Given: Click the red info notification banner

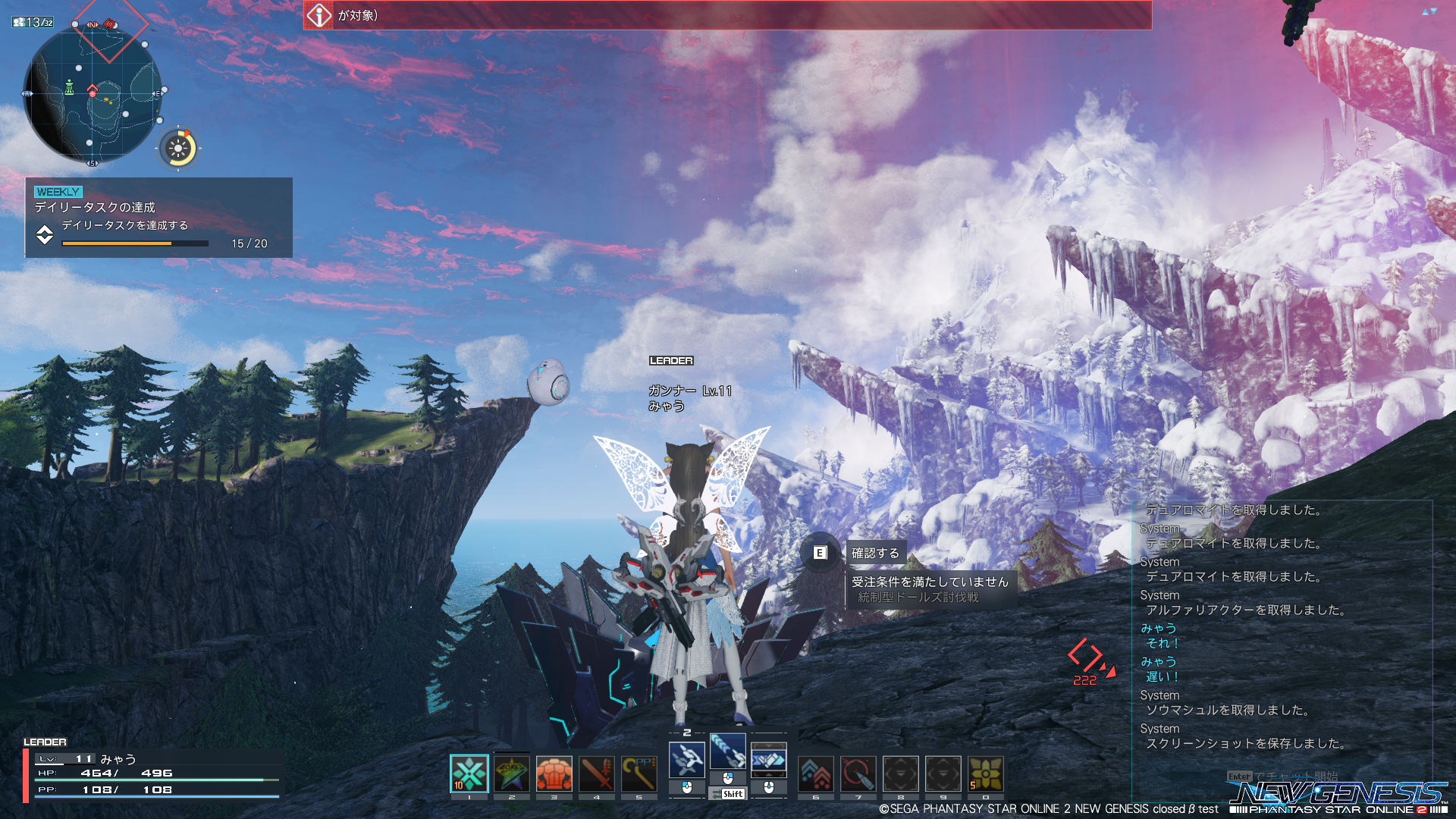Looking at the screenshot, I should click(726, 15).
